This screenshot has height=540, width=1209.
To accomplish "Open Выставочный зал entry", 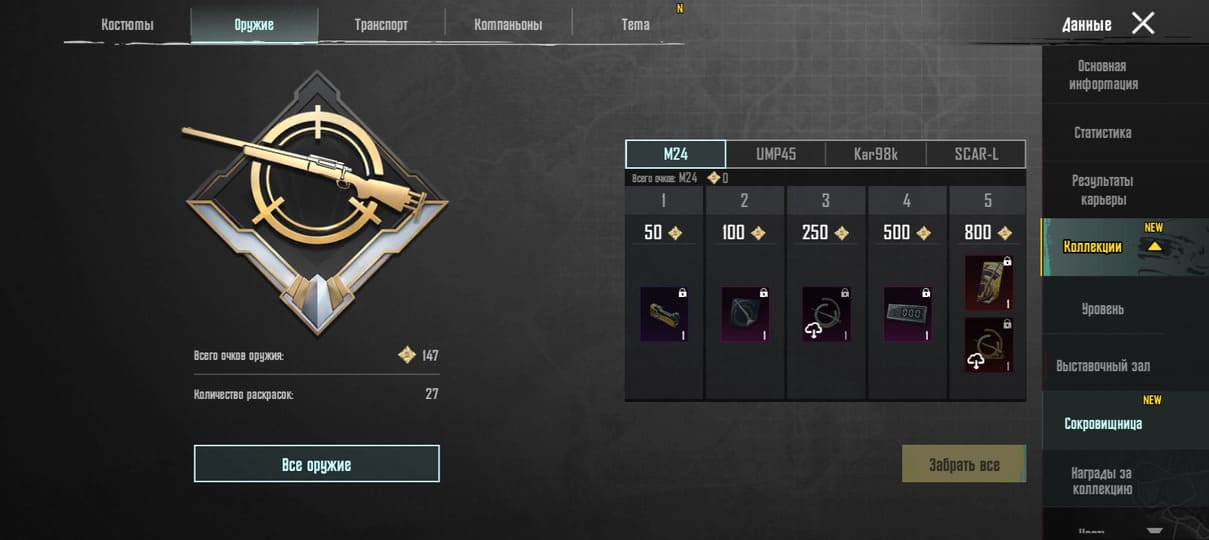I will (1103, 366).
